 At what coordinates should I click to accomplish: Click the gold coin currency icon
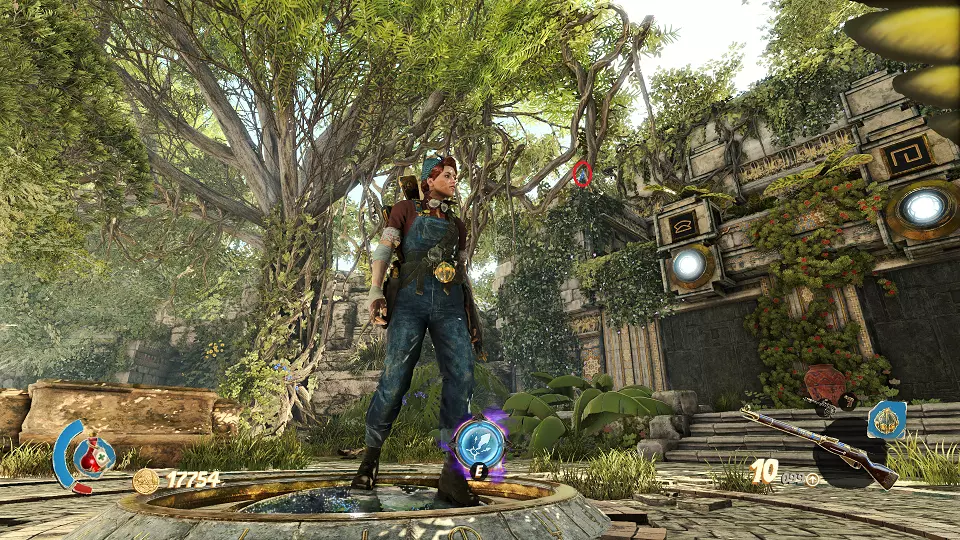point(146,481)
